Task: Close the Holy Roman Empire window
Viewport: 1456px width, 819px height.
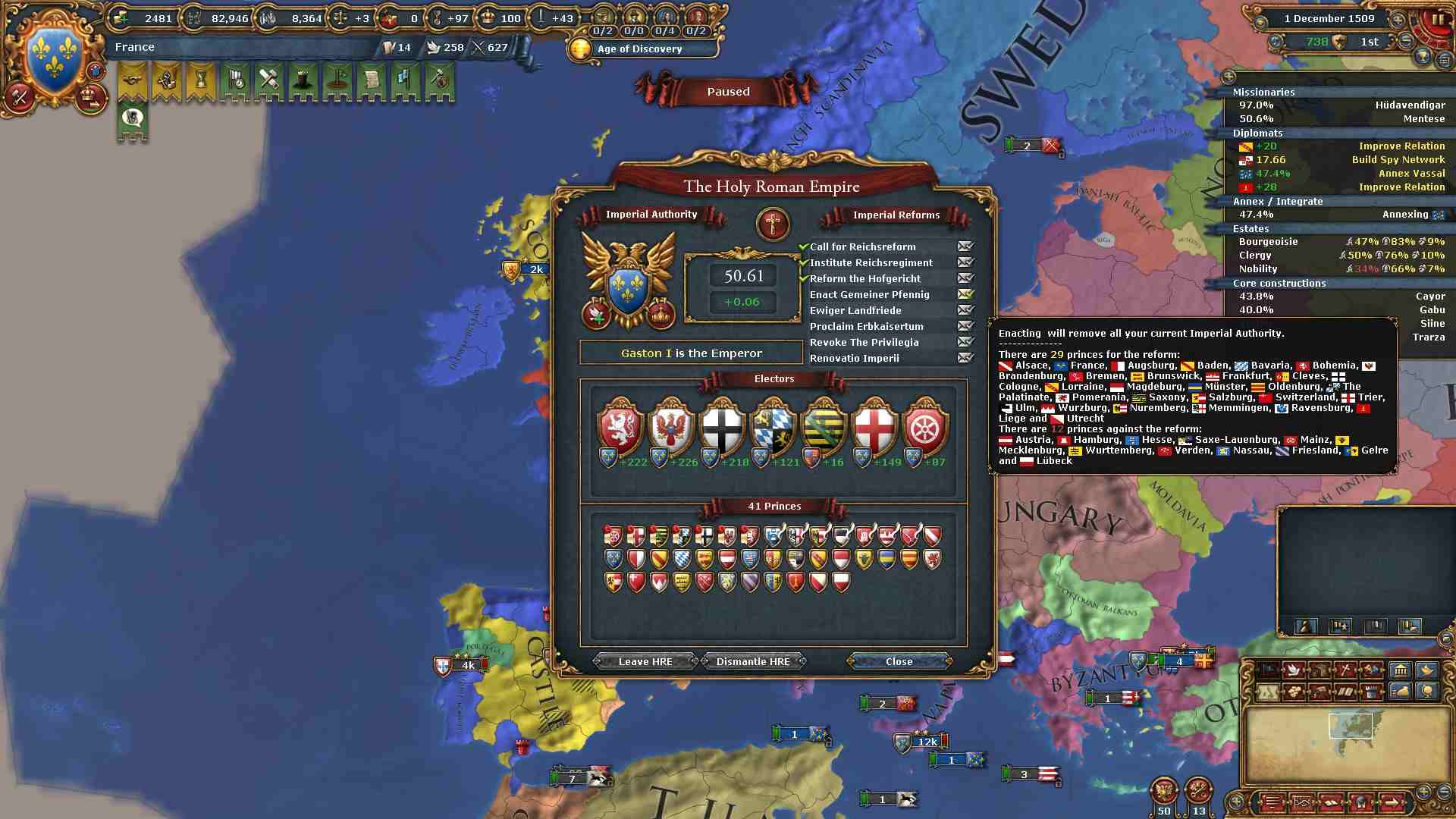Action: [x=899, y=661]
